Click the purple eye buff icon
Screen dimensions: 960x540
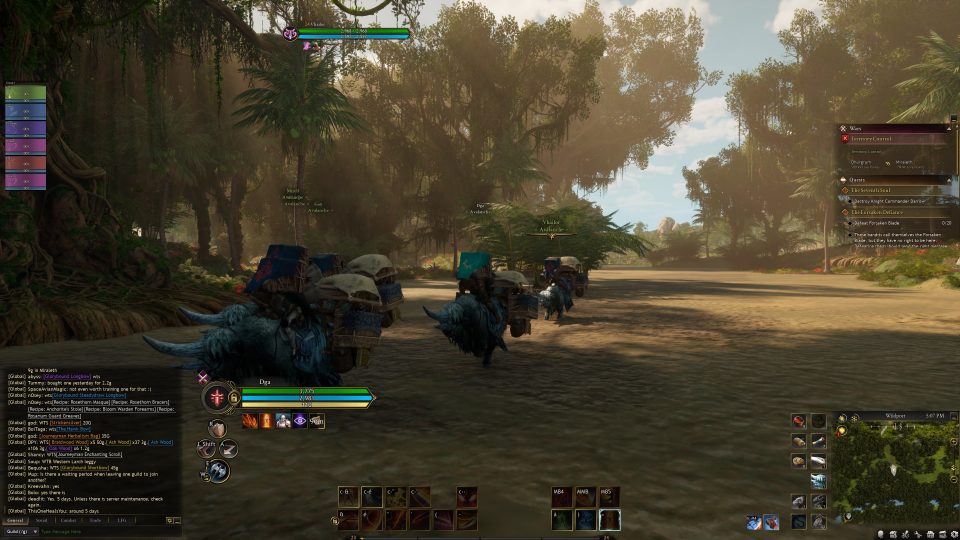pos(299,421)
